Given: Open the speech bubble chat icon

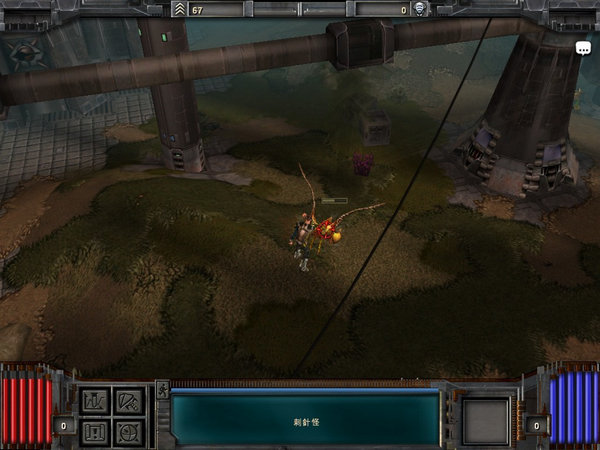Looking at the screenshot, I should coord(583,47).
